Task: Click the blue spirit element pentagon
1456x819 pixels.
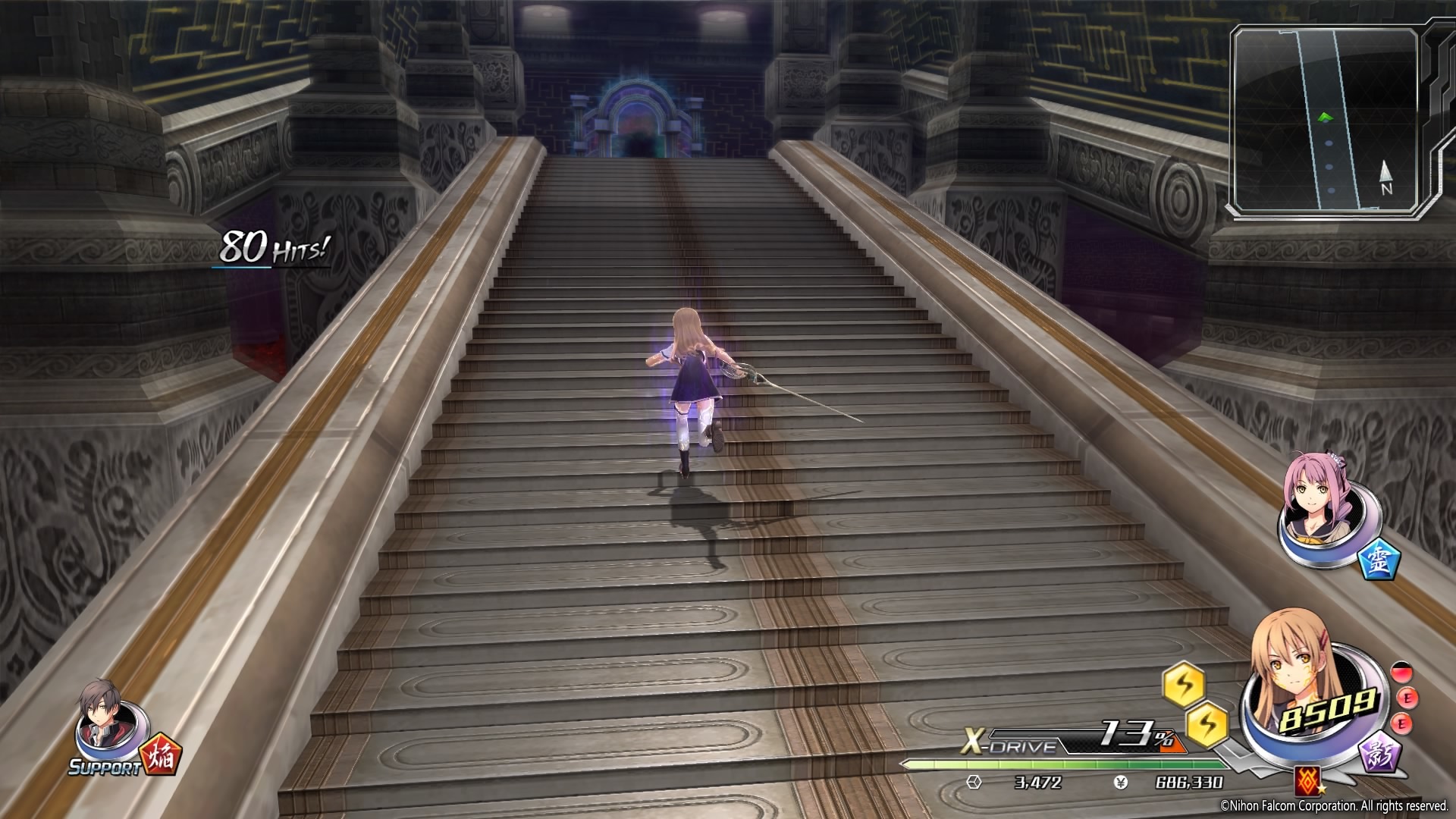Action: [1378, 559]
